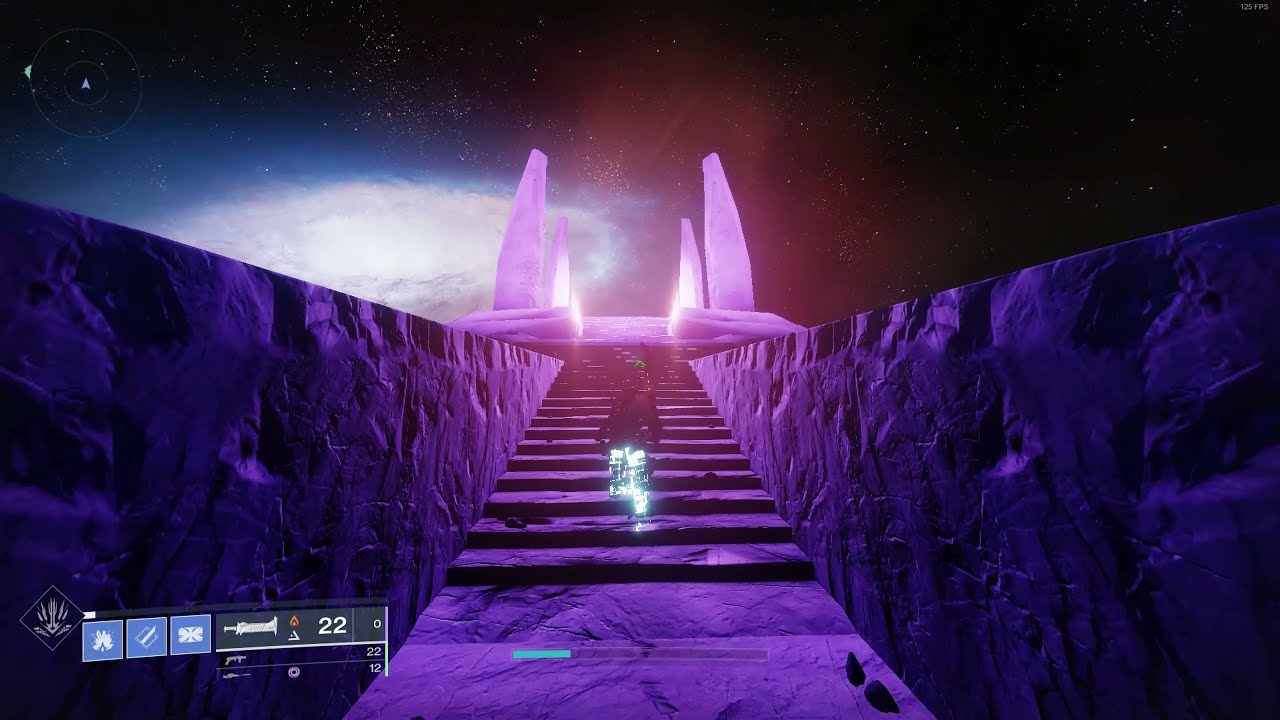Click the magazine ammo count 22
1280x720 pixels.
tap(333, 626)
